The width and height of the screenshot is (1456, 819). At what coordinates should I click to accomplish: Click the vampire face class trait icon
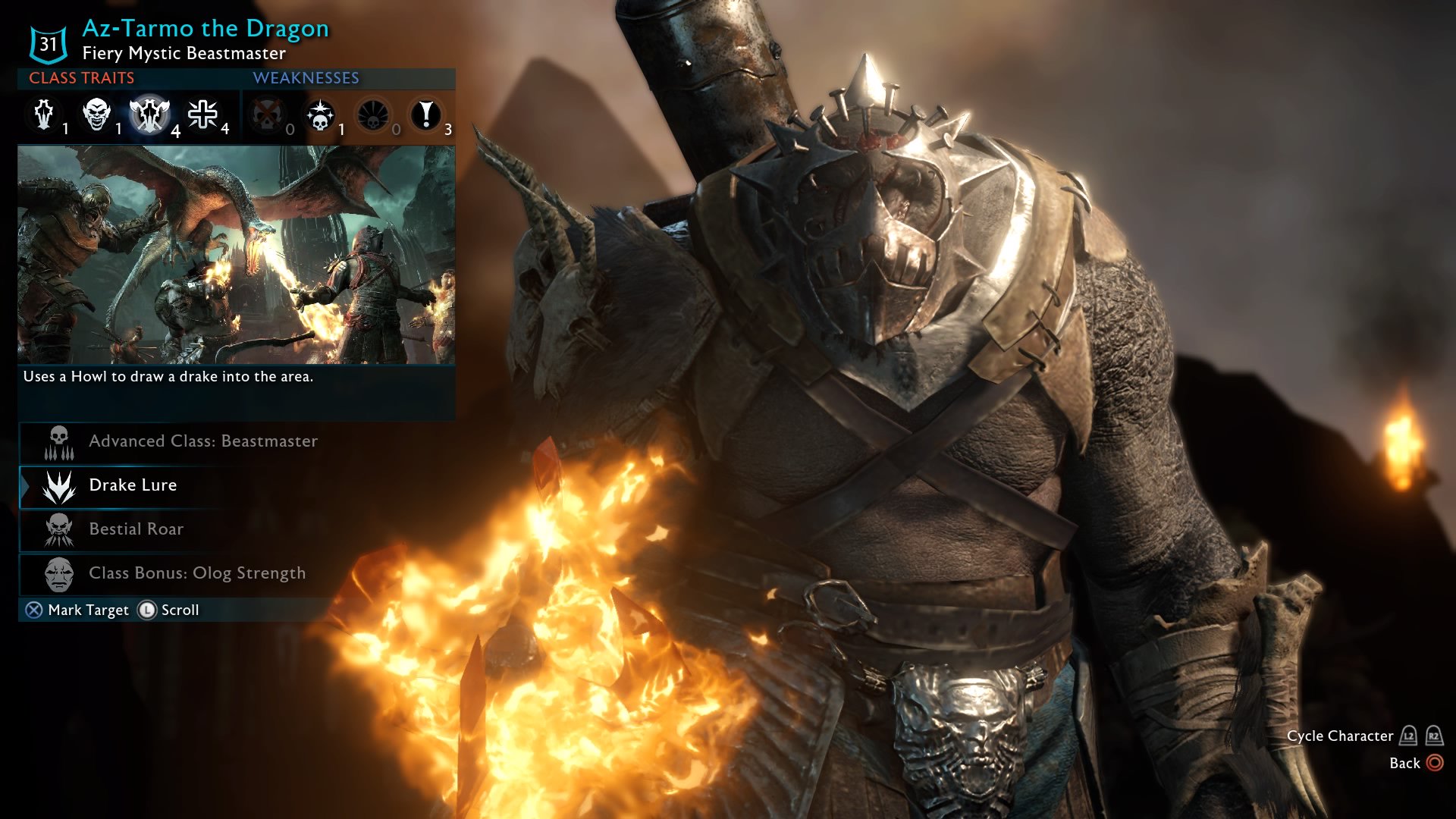(96, 115)
